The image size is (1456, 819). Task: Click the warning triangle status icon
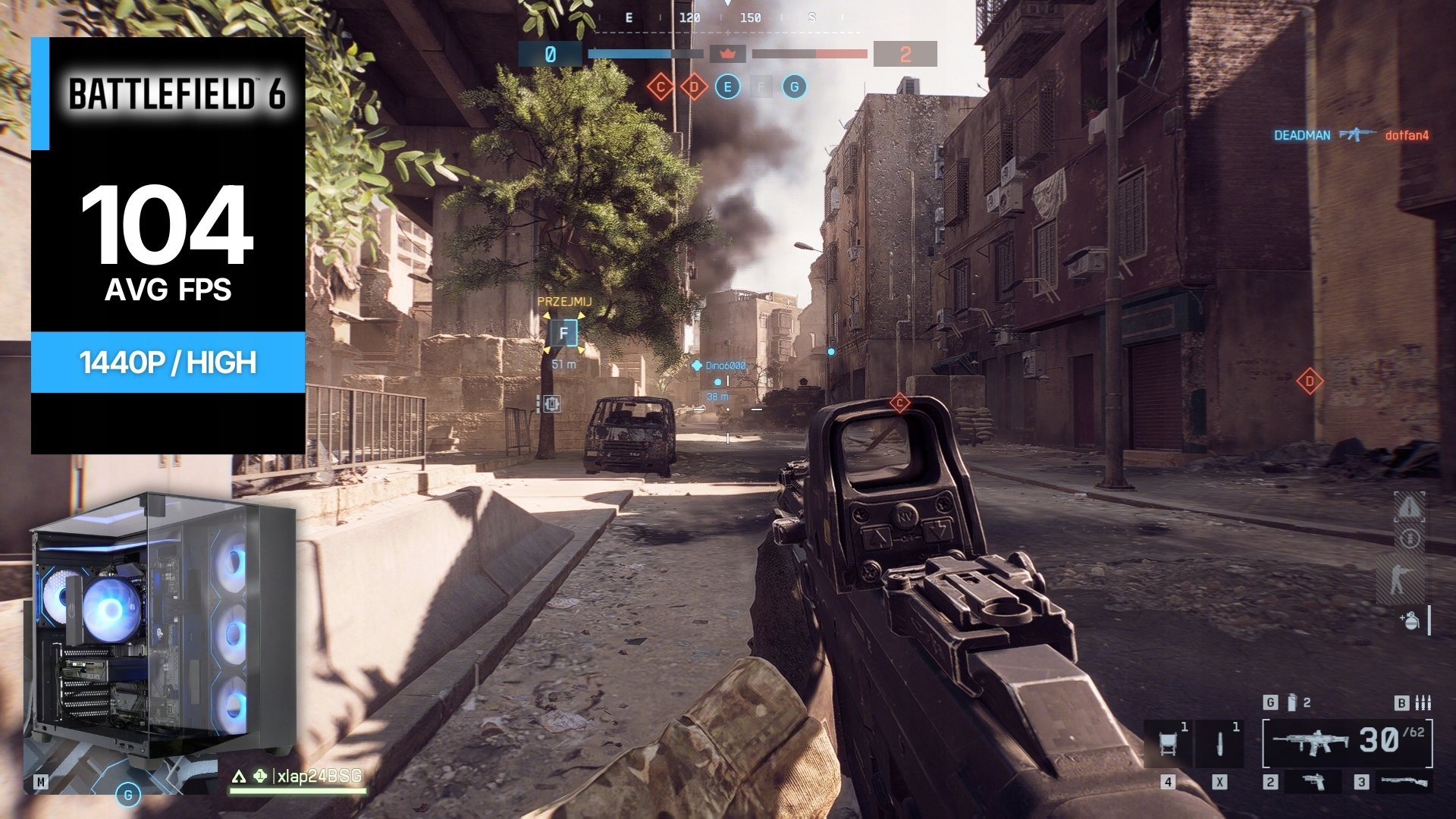click(x=1410, y=507)
